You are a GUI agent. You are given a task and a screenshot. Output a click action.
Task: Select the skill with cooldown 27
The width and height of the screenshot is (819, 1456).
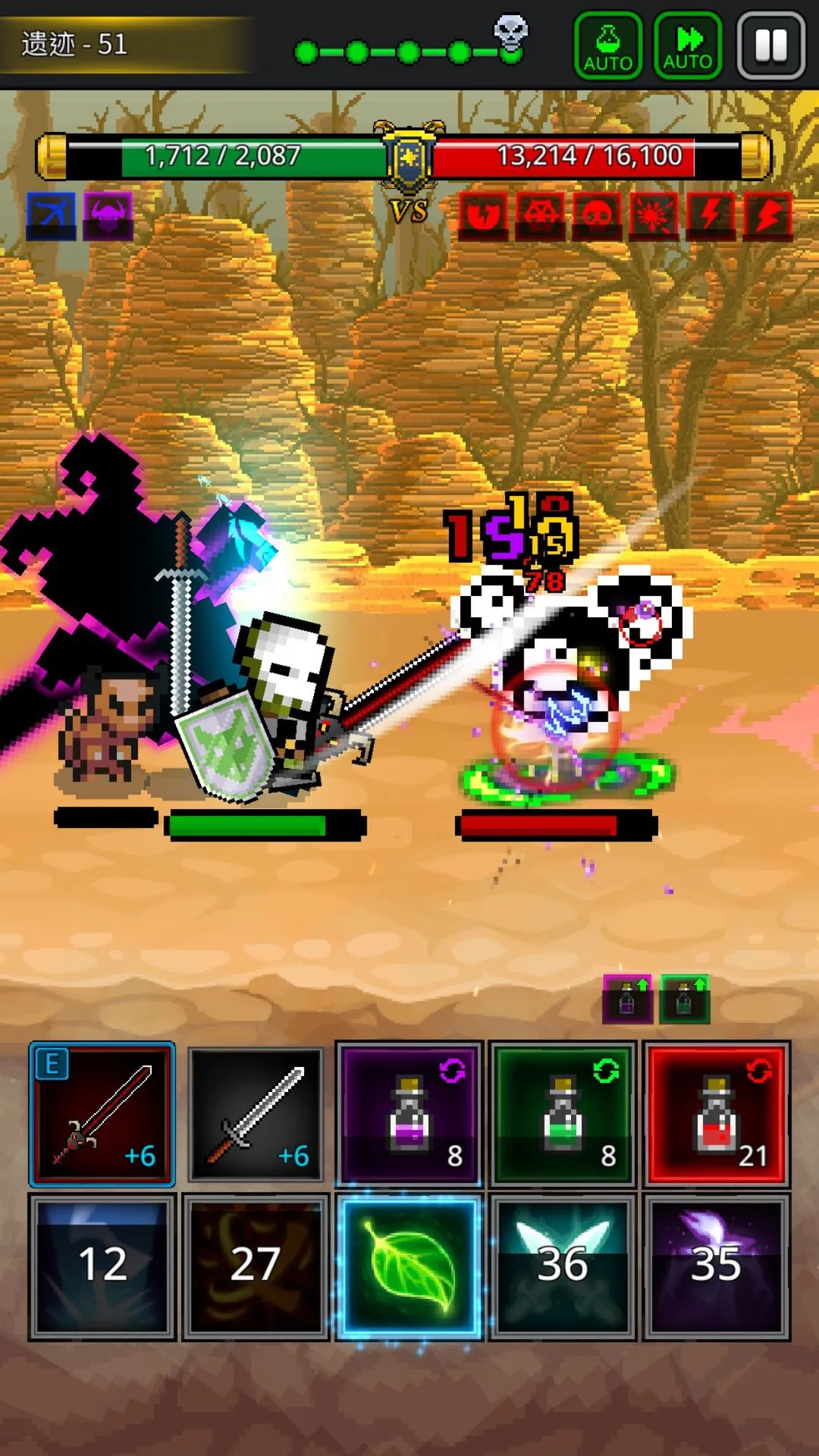coord(256,1266)
